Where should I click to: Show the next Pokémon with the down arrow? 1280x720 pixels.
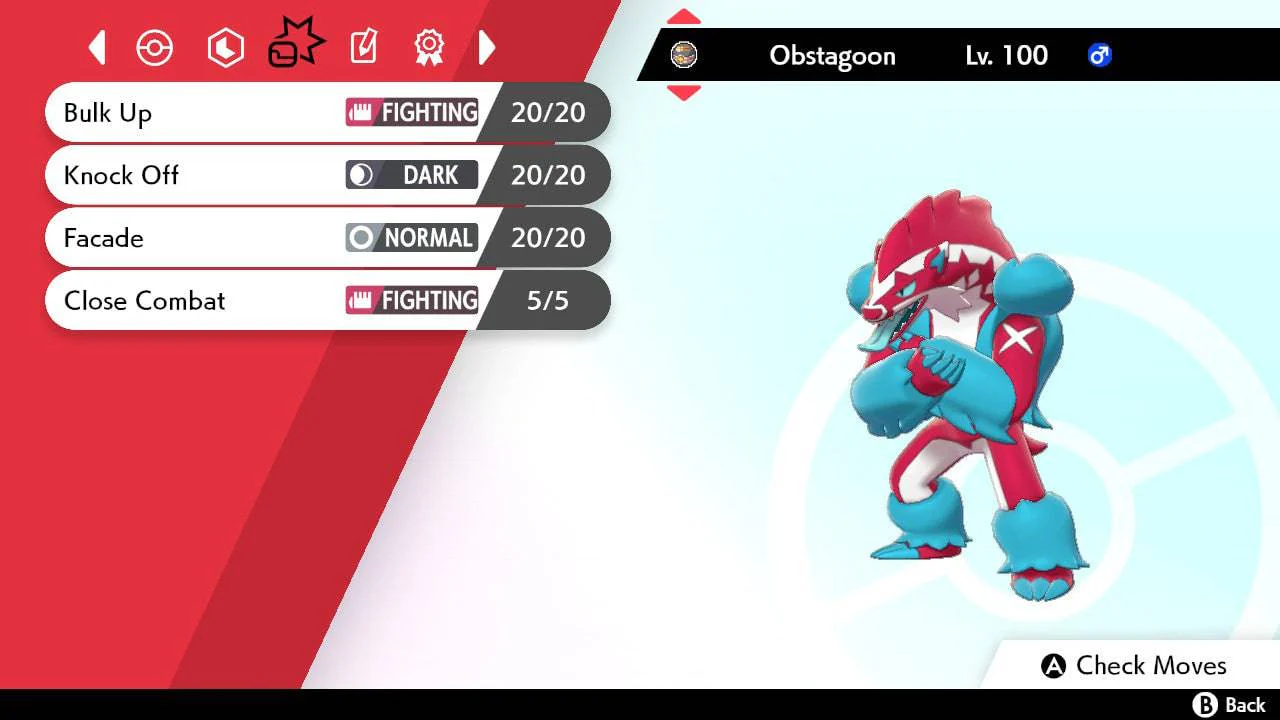684,93
